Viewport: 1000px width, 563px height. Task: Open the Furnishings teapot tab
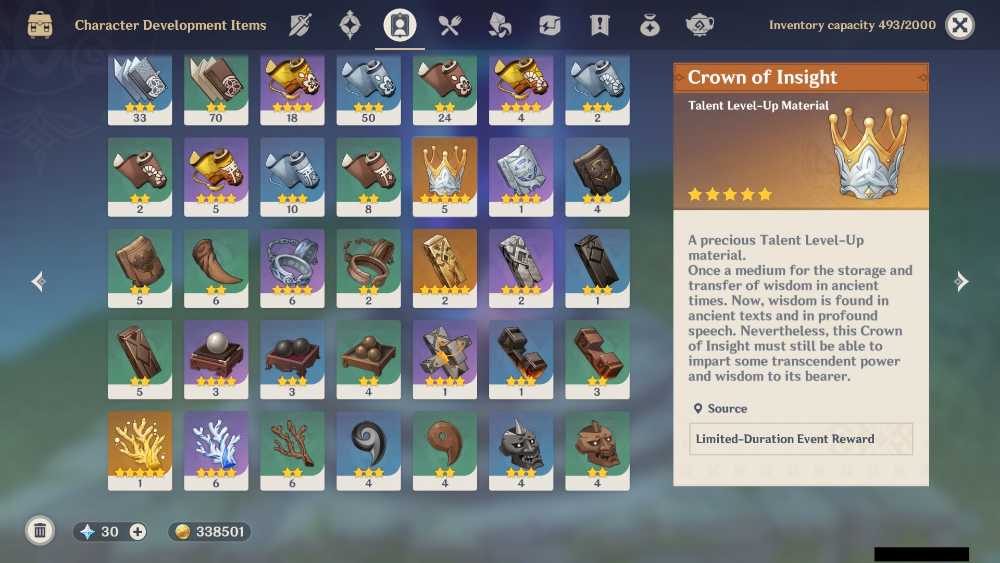[x=699, y=25]
